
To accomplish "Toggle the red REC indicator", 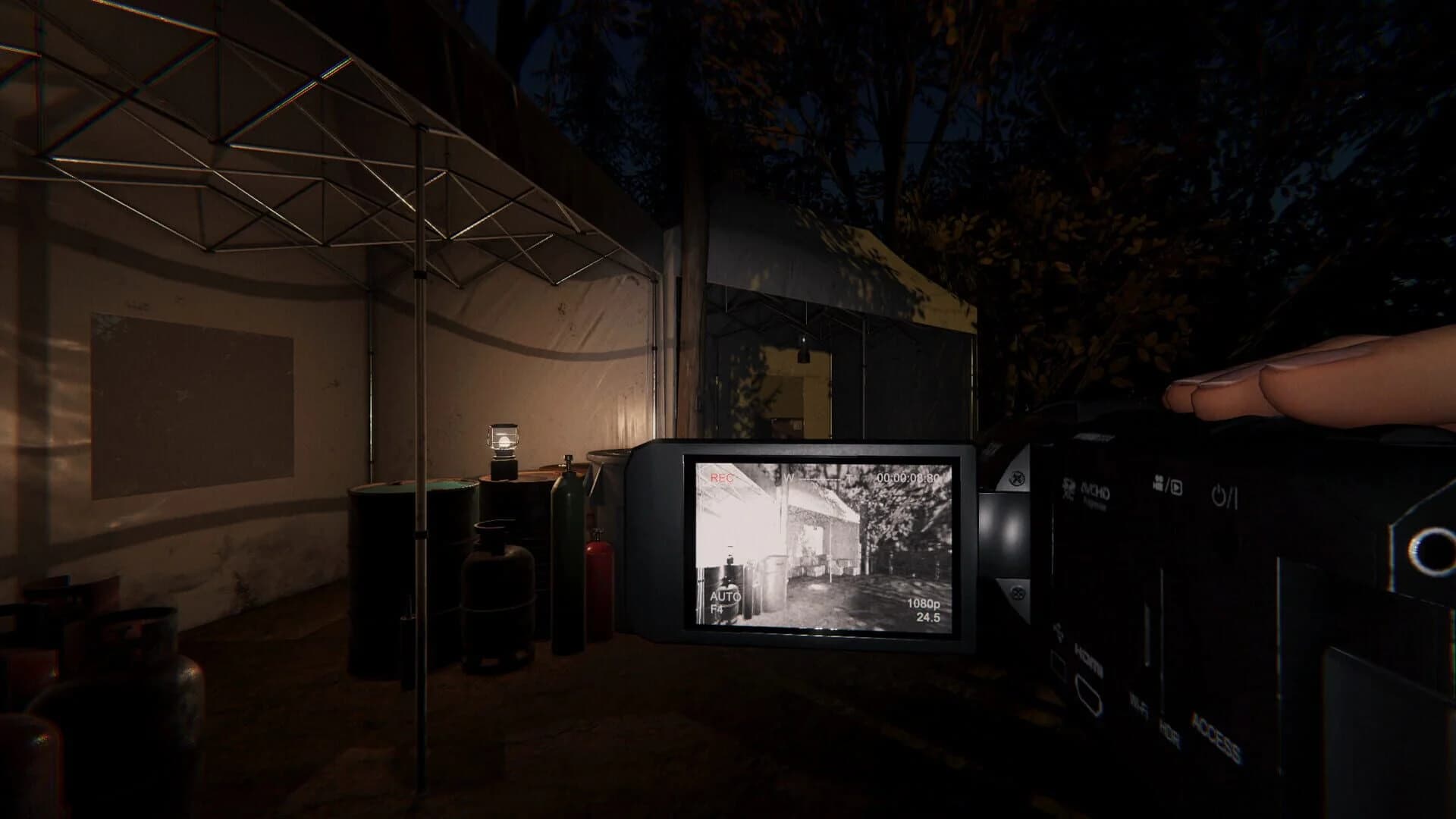I will click(x=722, y=479).
